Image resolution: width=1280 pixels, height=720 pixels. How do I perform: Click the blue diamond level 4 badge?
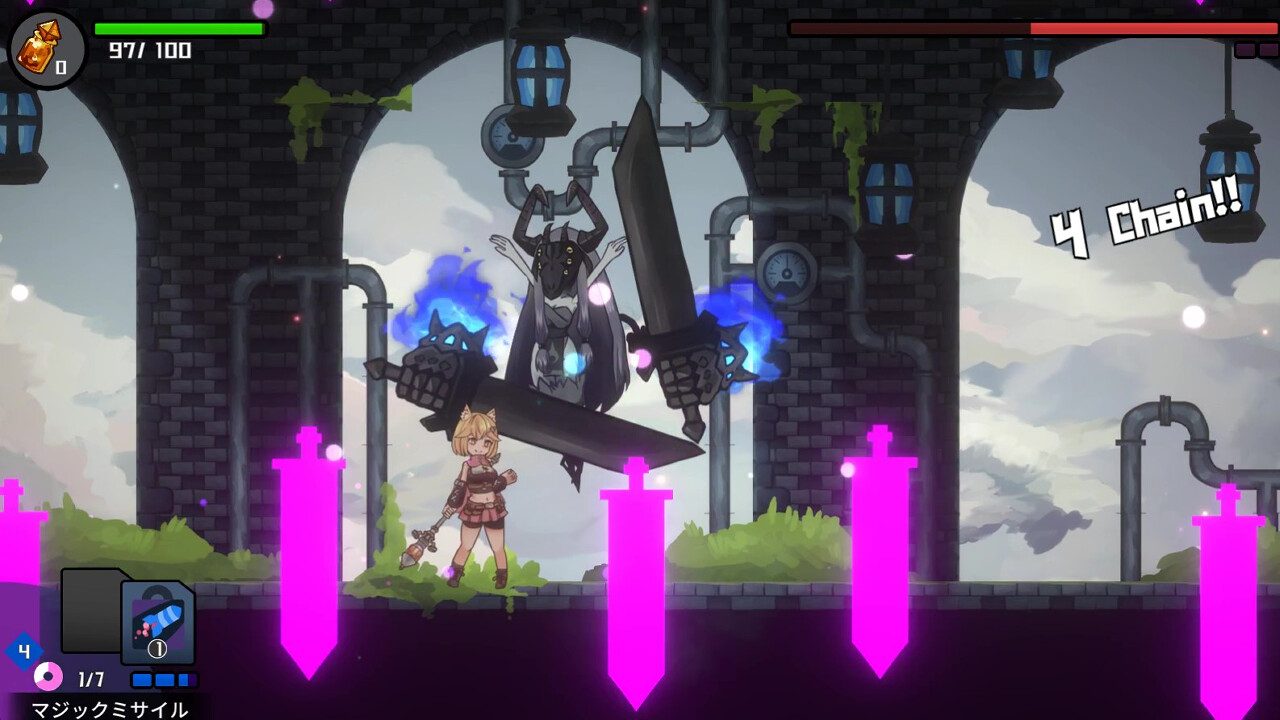click(x=23, y=649)
